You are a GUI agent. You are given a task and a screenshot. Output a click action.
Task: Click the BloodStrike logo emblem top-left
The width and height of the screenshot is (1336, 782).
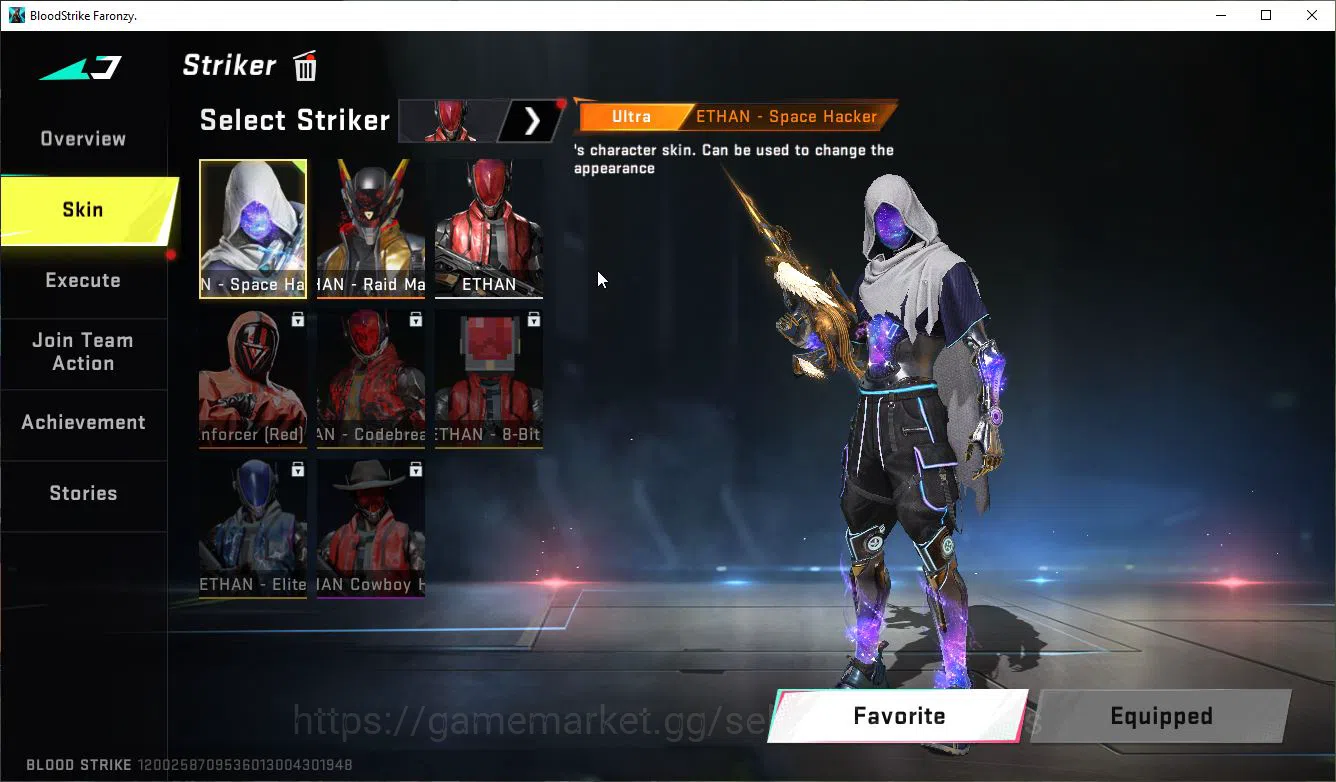(x=80, y=66)
